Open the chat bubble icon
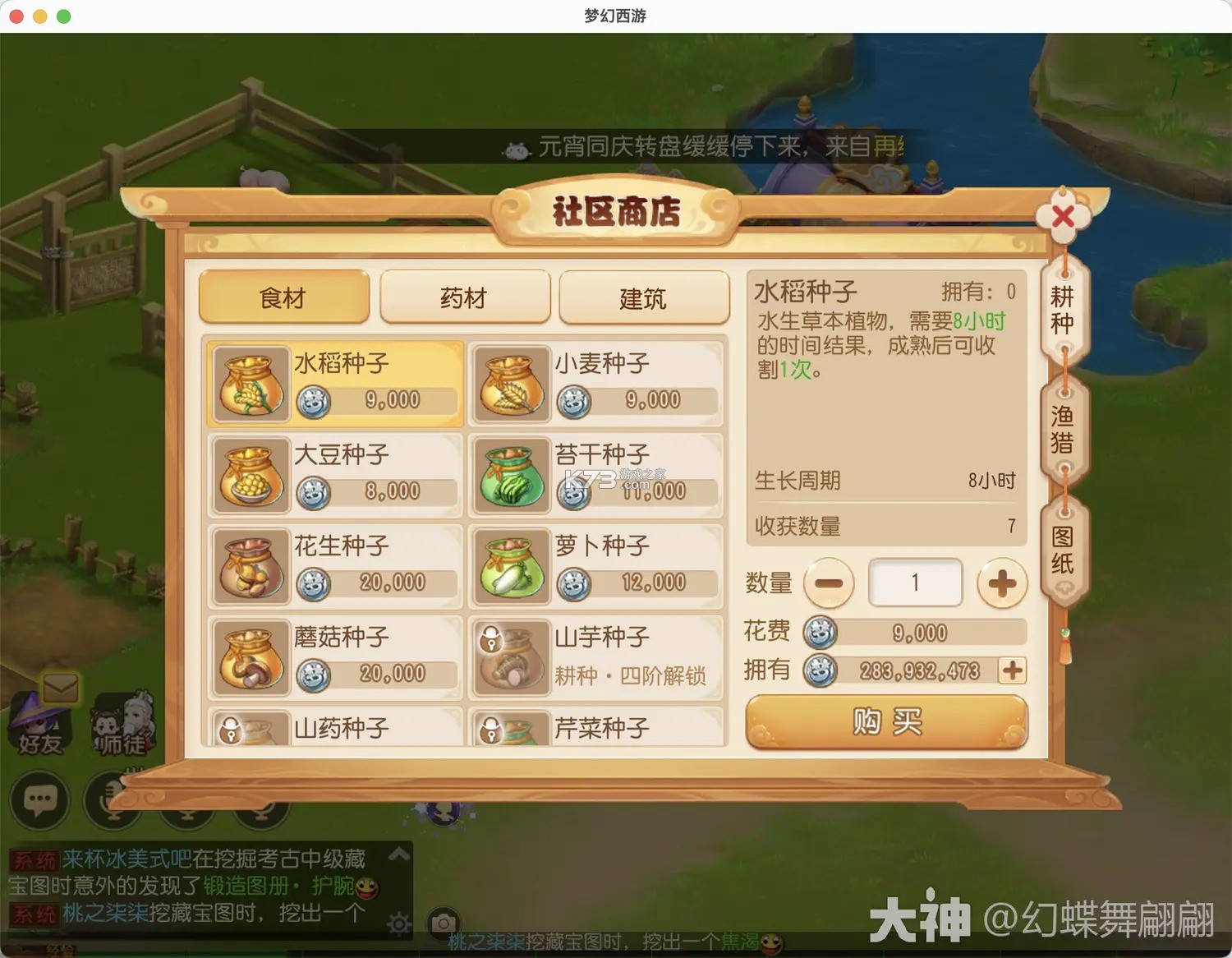This screenshot has width=1232, height=958. pos(40,800)
